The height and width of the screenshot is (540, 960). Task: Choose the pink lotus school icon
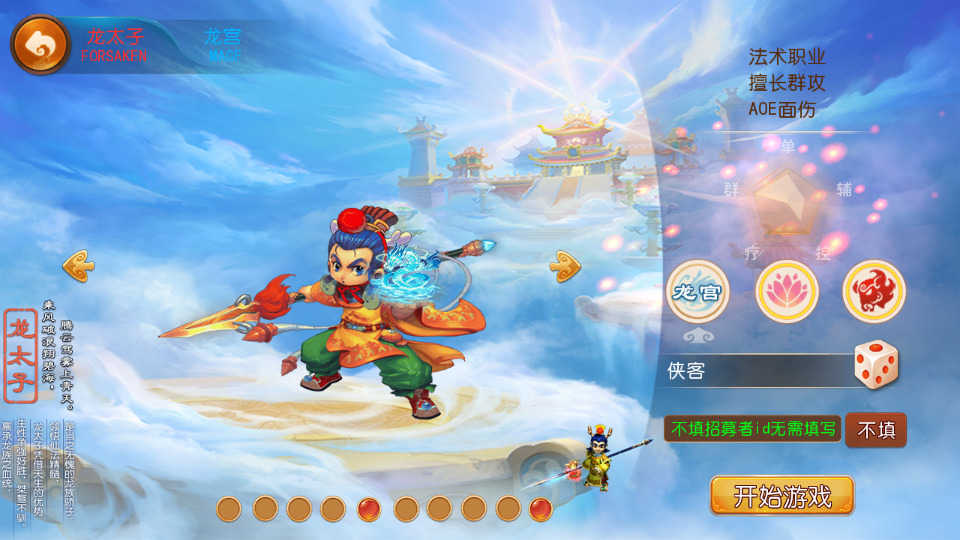coord(786,291)
